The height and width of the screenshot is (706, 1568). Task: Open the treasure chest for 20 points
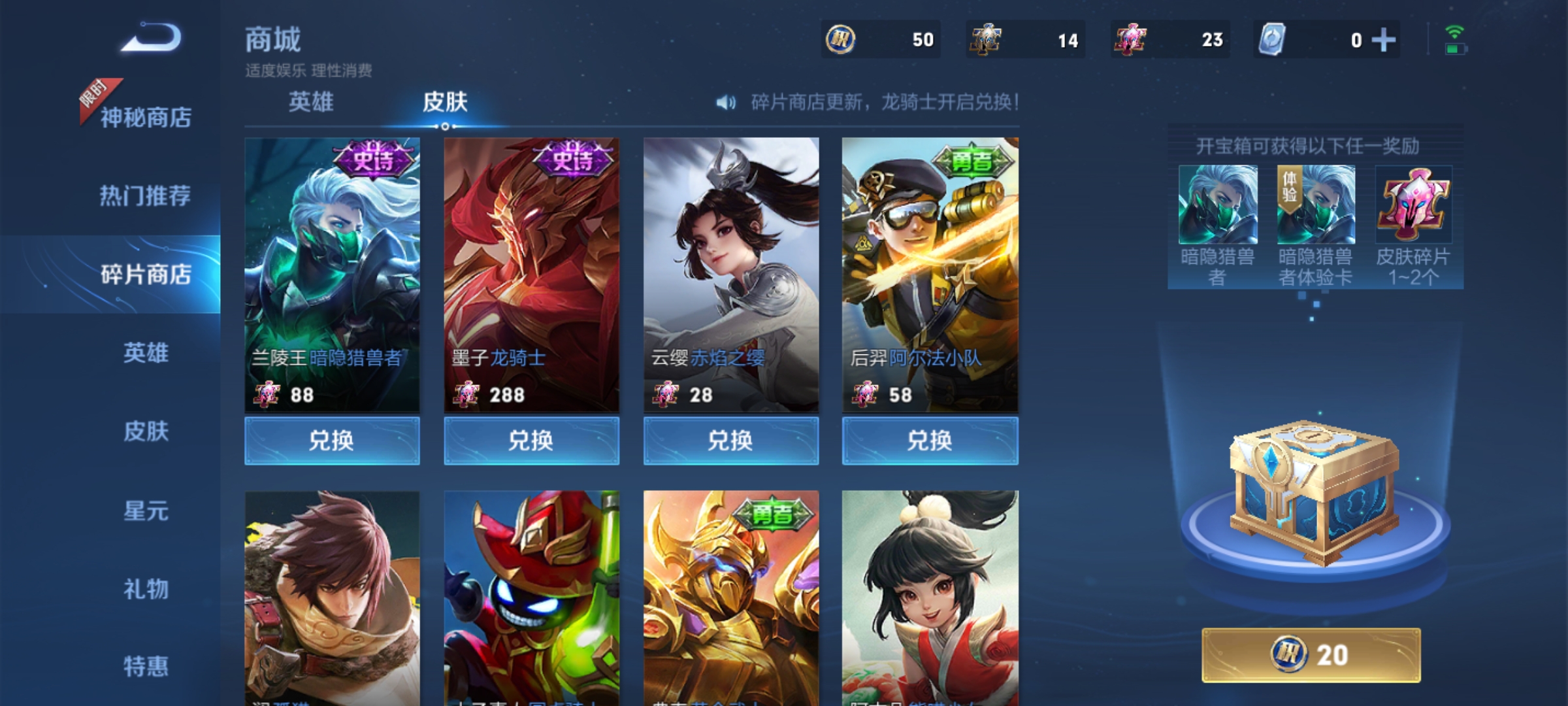coord(1311,655)
